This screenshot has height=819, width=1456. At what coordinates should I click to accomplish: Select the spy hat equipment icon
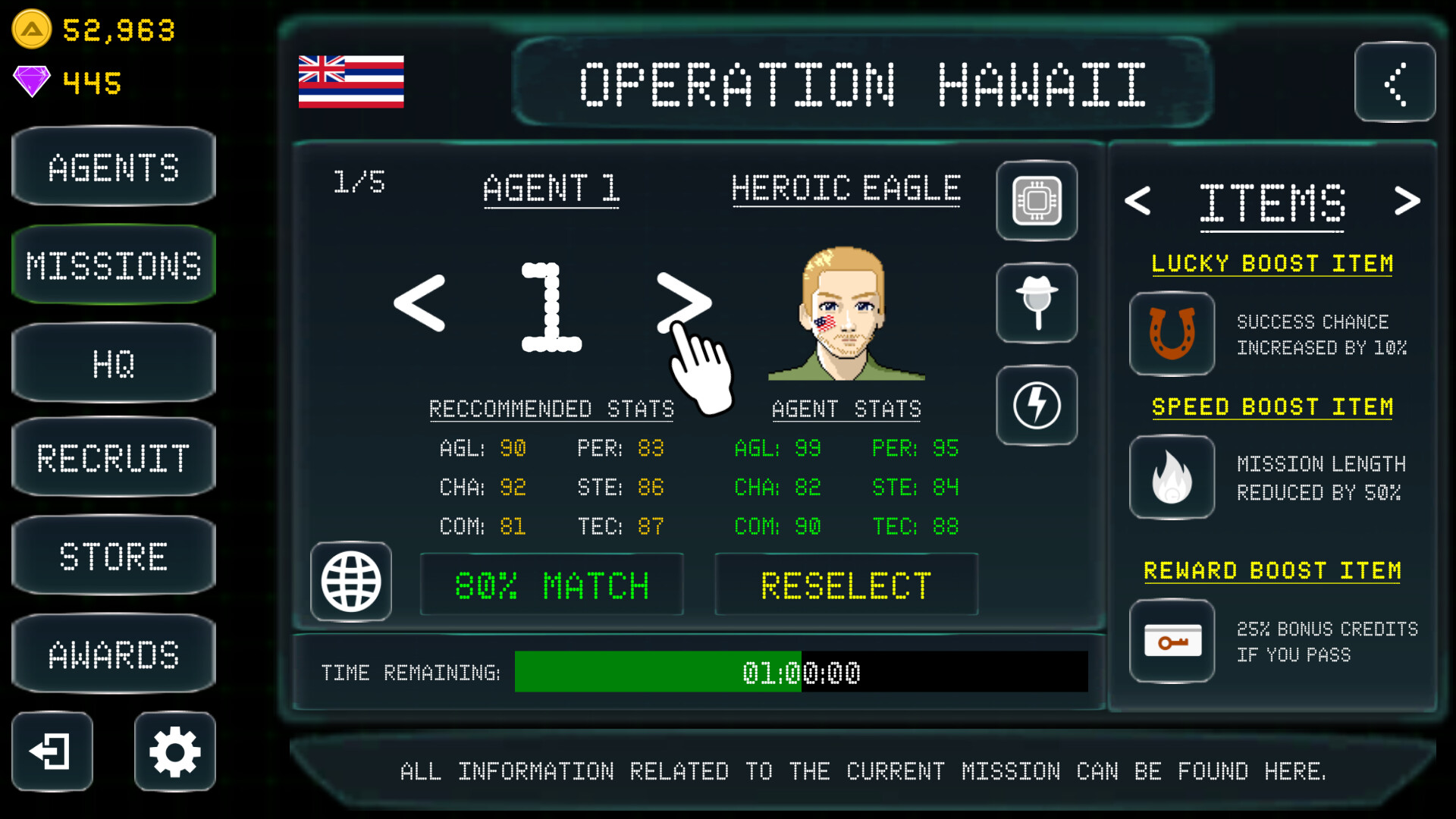click(1037, 303)
